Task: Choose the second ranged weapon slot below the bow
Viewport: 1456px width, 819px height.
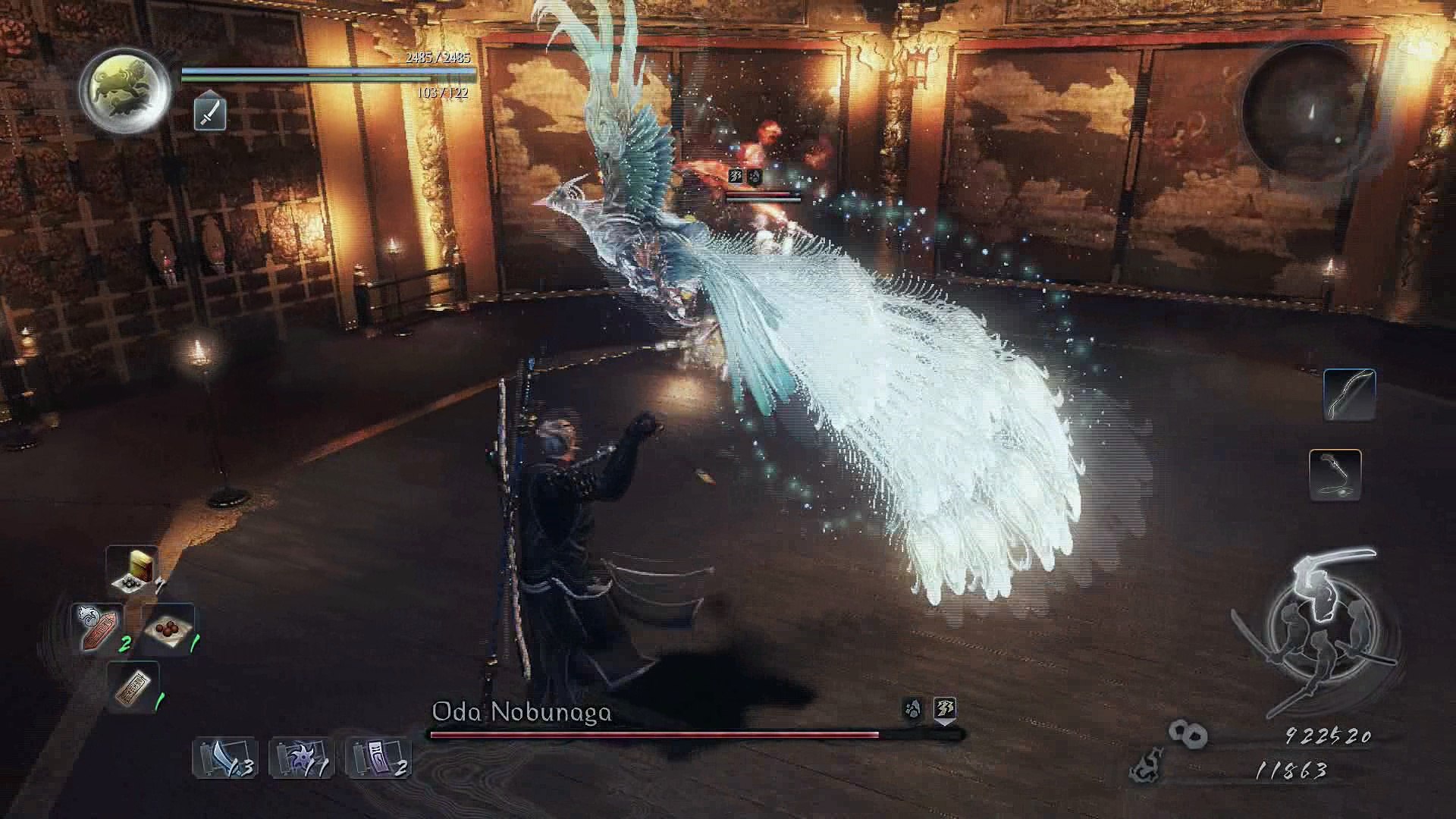Action: pyautogui.click(x=1335, y=475)
